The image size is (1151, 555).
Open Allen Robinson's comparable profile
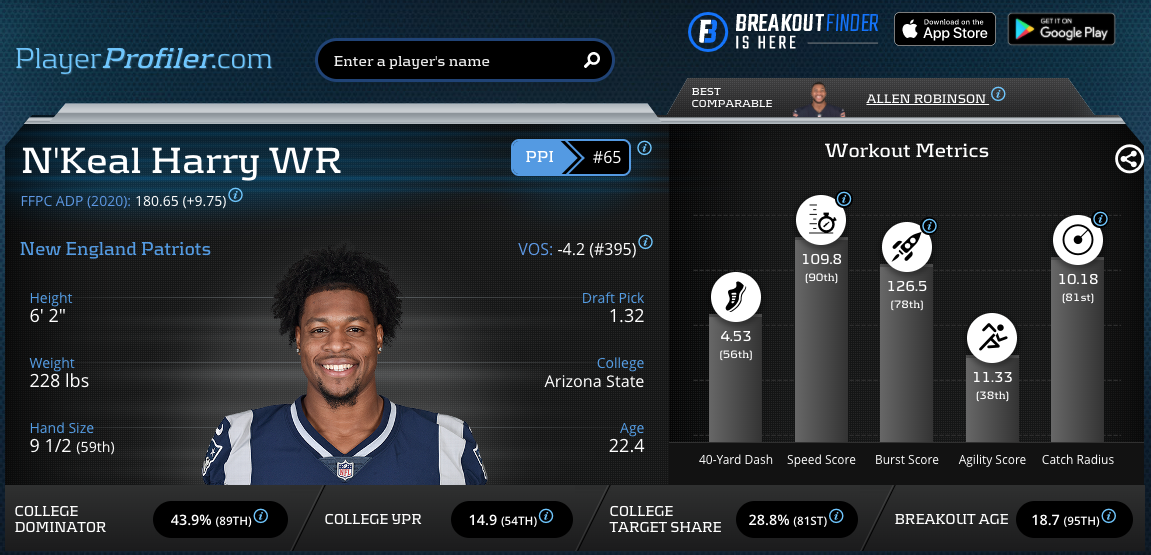pyautogui.click(x=926, y=99)
